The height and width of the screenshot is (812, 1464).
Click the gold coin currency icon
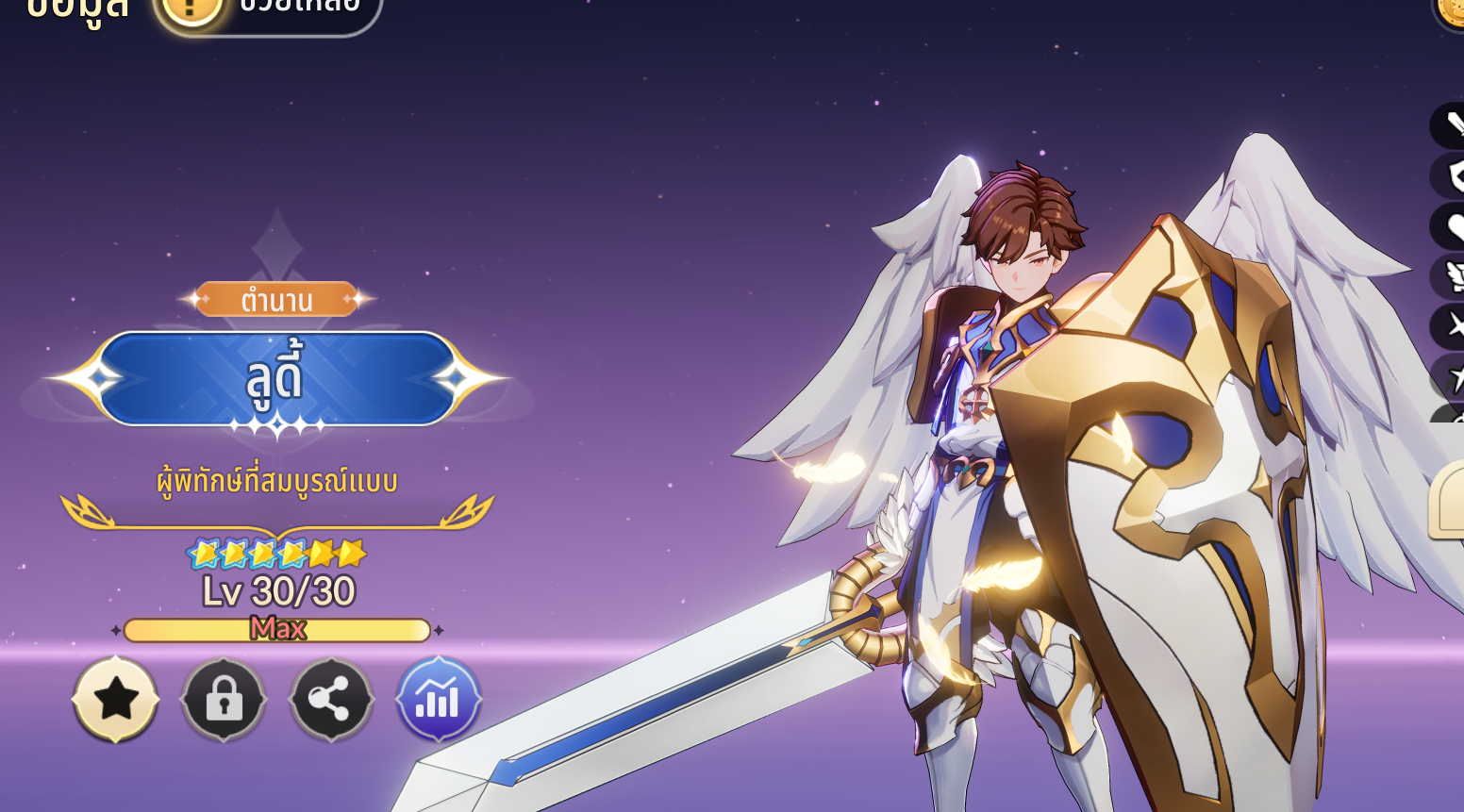1452,9
